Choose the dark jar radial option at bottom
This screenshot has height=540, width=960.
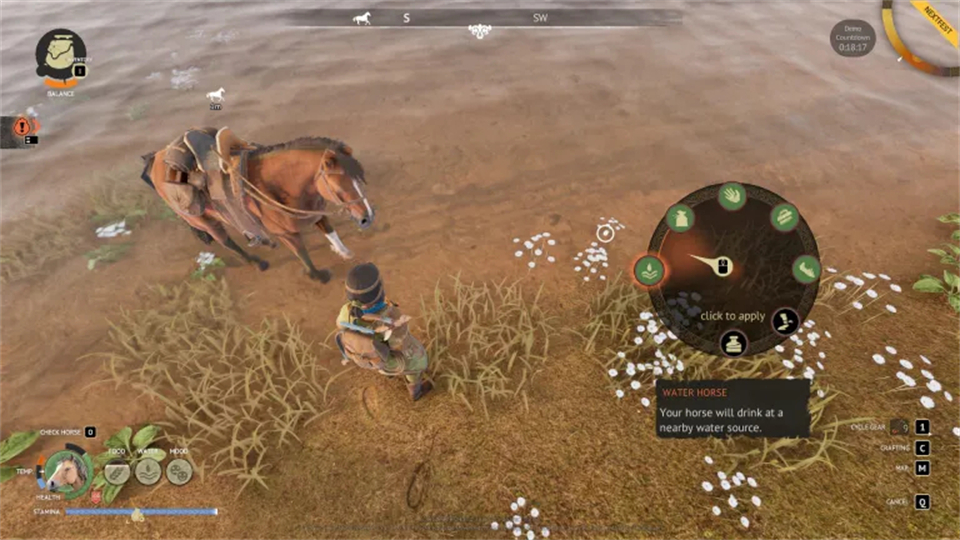(x=733, y=343)
